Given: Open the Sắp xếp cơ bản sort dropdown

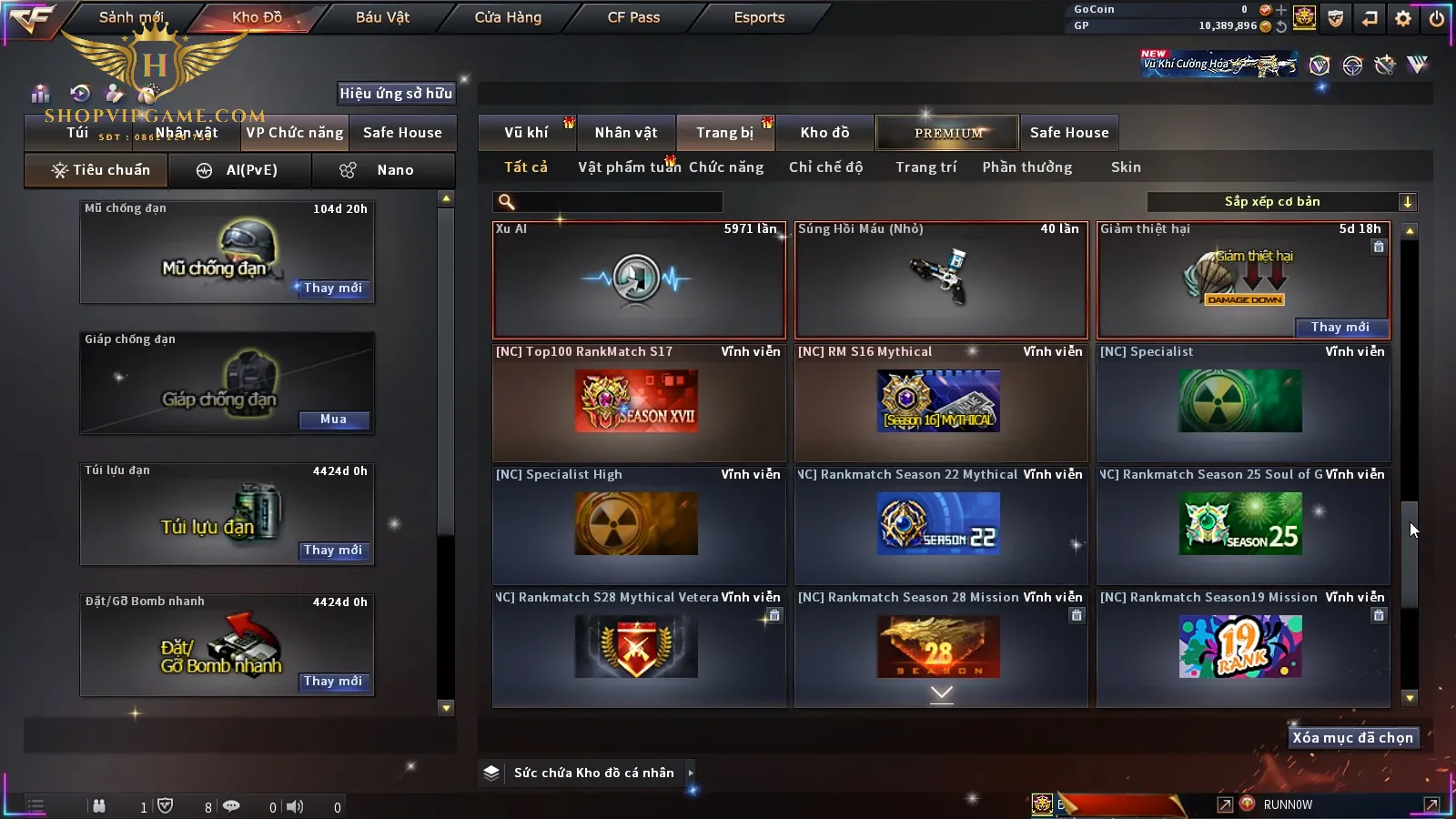Looking at the screenshot, I should coord(1281,202).
